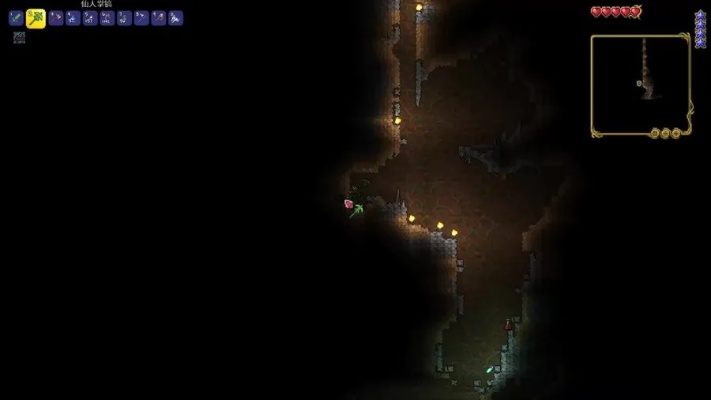Choose the last hotbar slot with the white item

176,18
